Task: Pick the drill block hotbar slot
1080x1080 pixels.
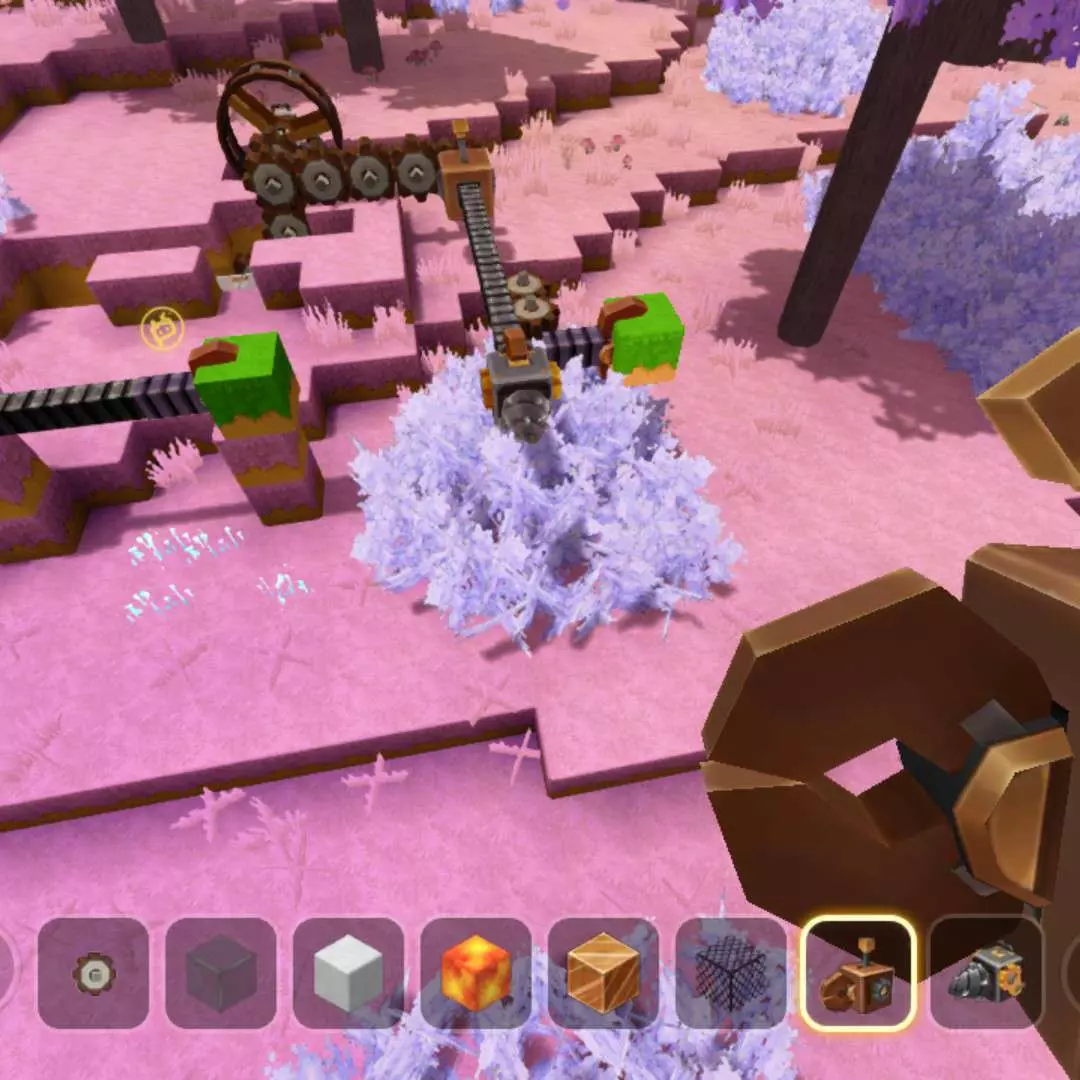Action: (985, 973)
